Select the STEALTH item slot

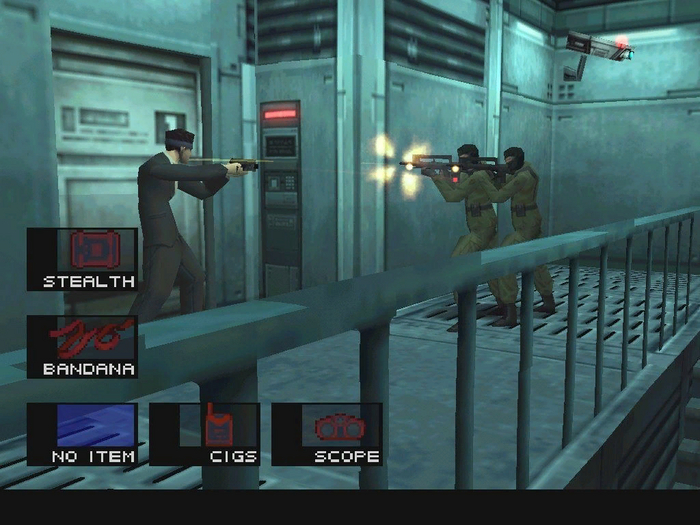82,259
